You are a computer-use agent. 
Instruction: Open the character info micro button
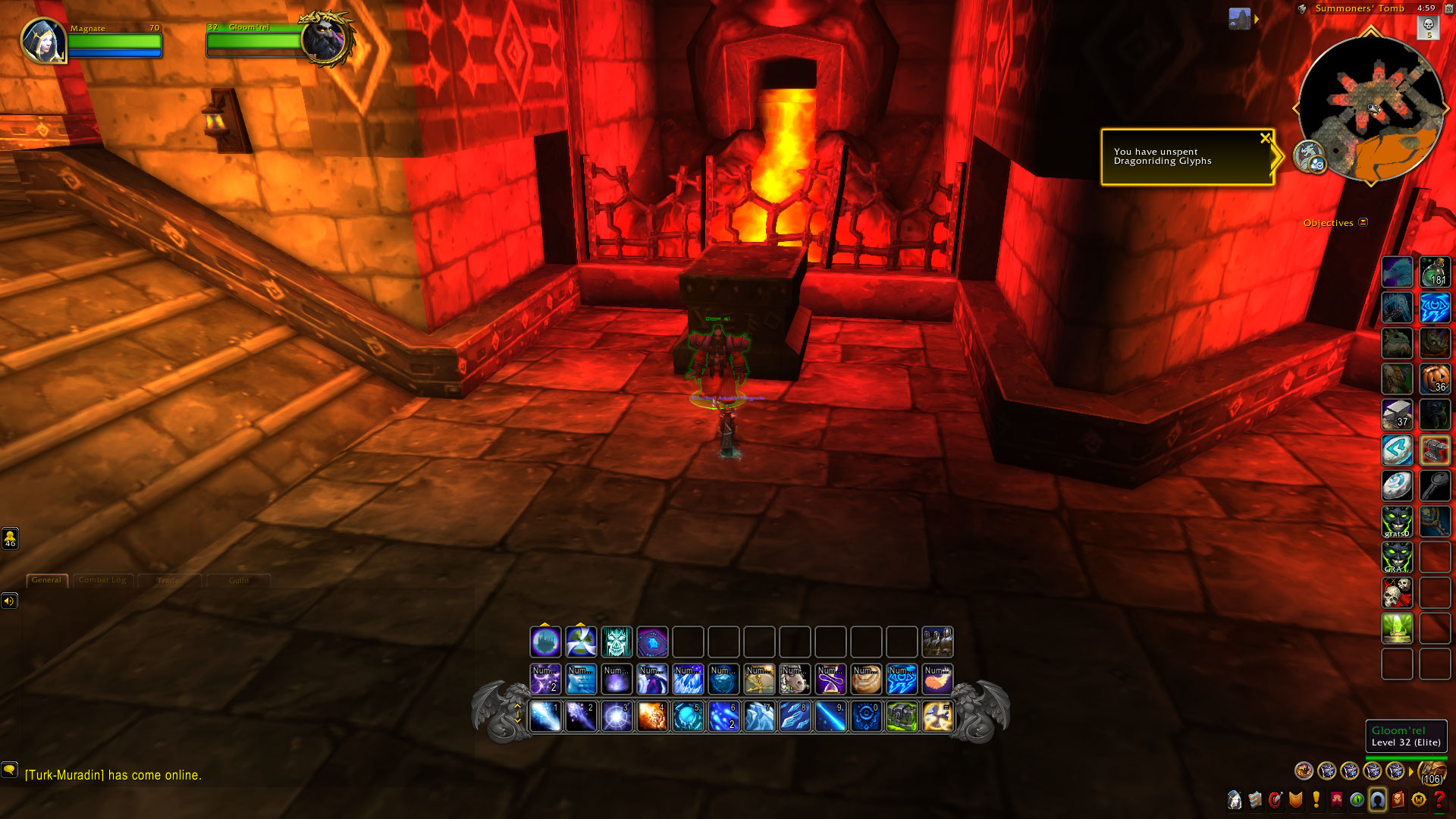click(x=1235, y=800)
